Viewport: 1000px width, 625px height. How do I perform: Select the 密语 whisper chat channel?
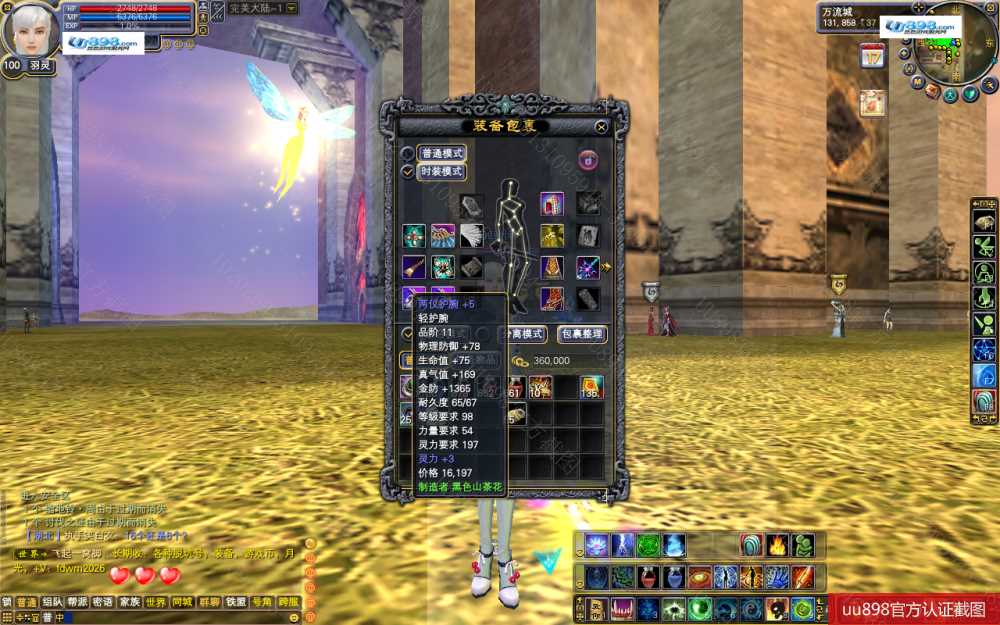tap(103, 602)
